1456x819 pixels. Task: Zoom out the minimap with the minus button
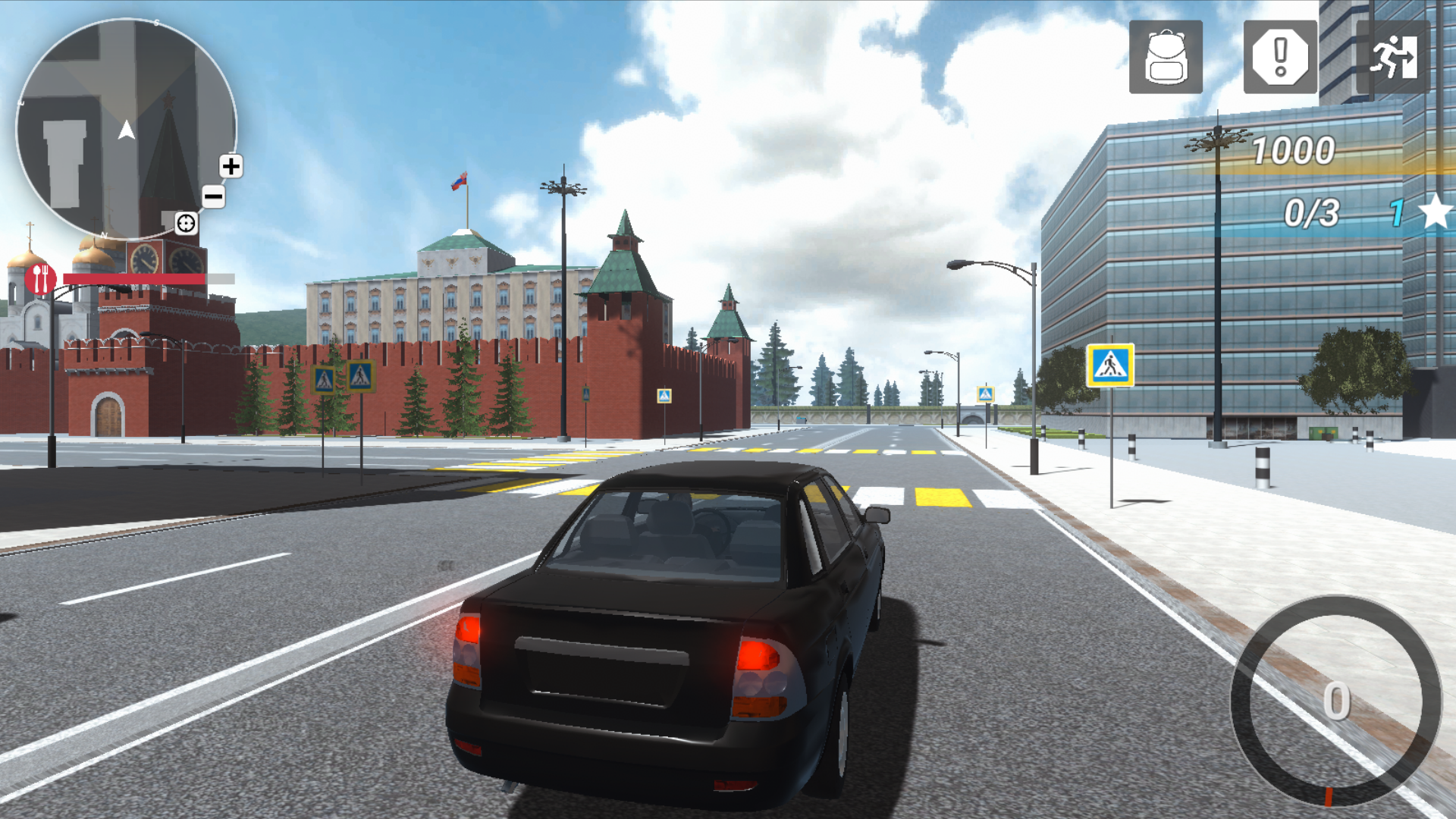215,196
